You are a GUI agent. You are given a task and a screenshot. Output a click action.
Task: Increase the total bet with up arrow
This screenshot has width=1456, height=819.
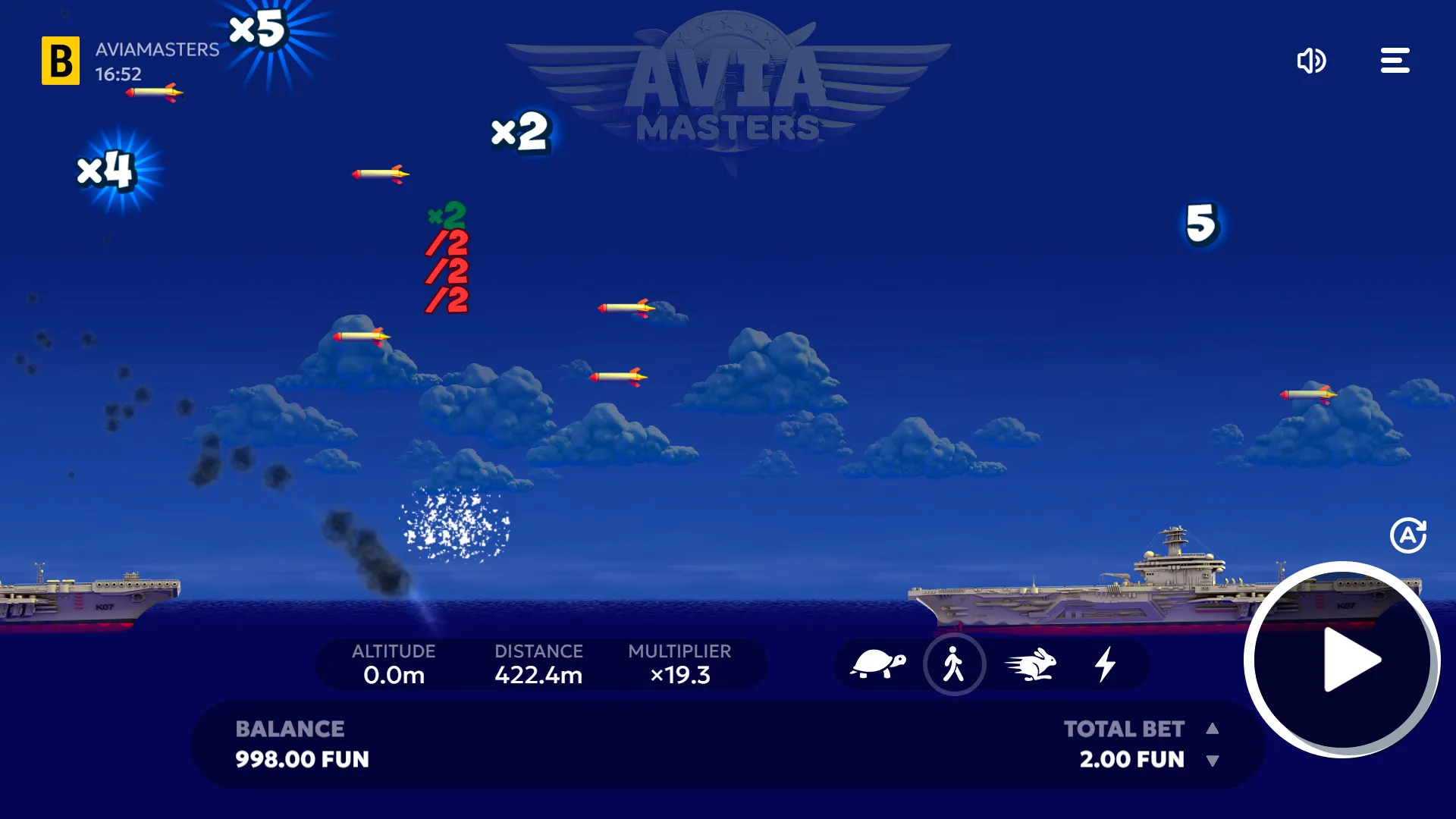pos(1213,729)
